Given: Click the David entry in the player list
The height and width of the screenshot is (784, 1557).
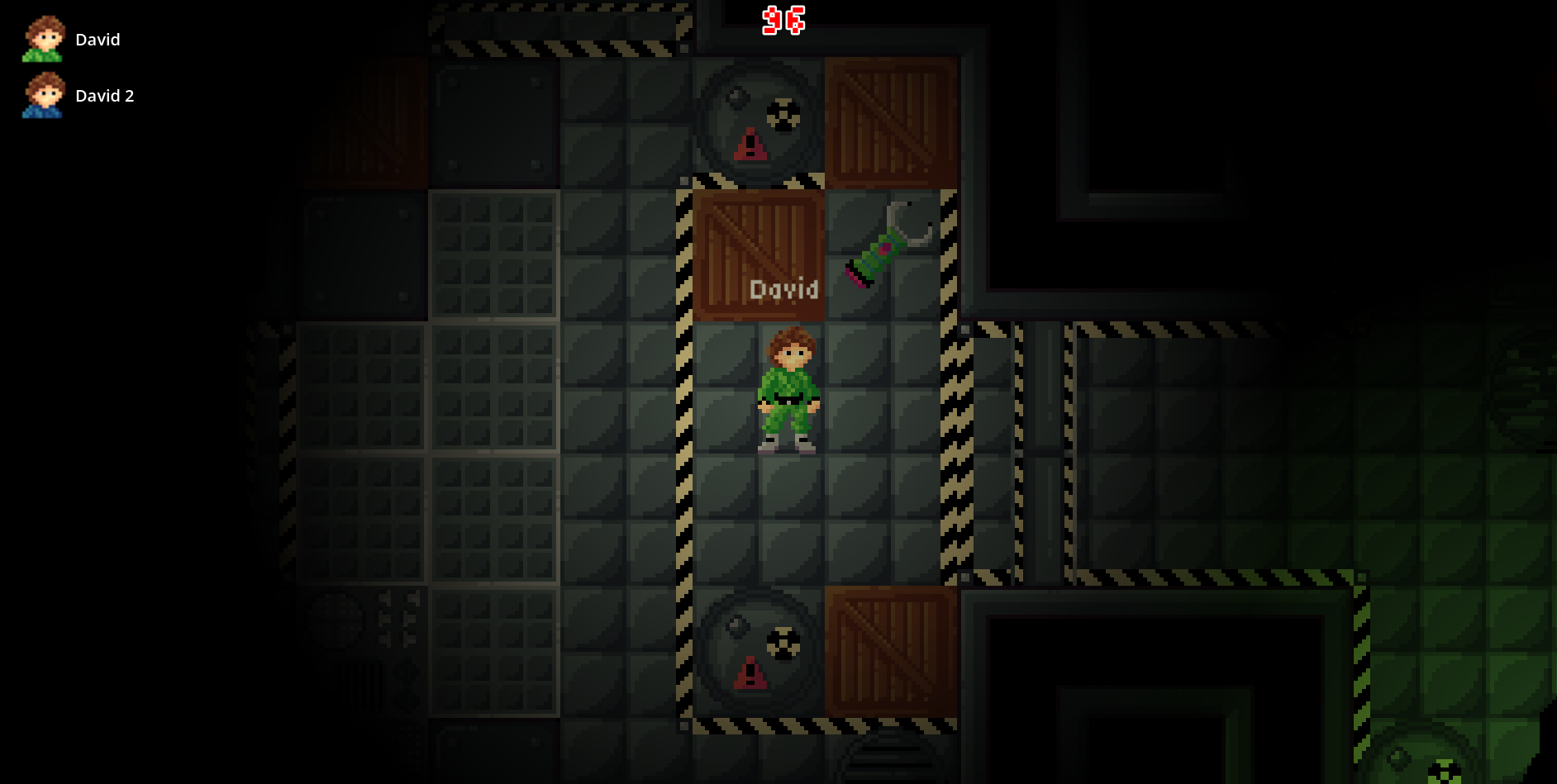Looking at the screenshot, I should [x=98, y=39].
